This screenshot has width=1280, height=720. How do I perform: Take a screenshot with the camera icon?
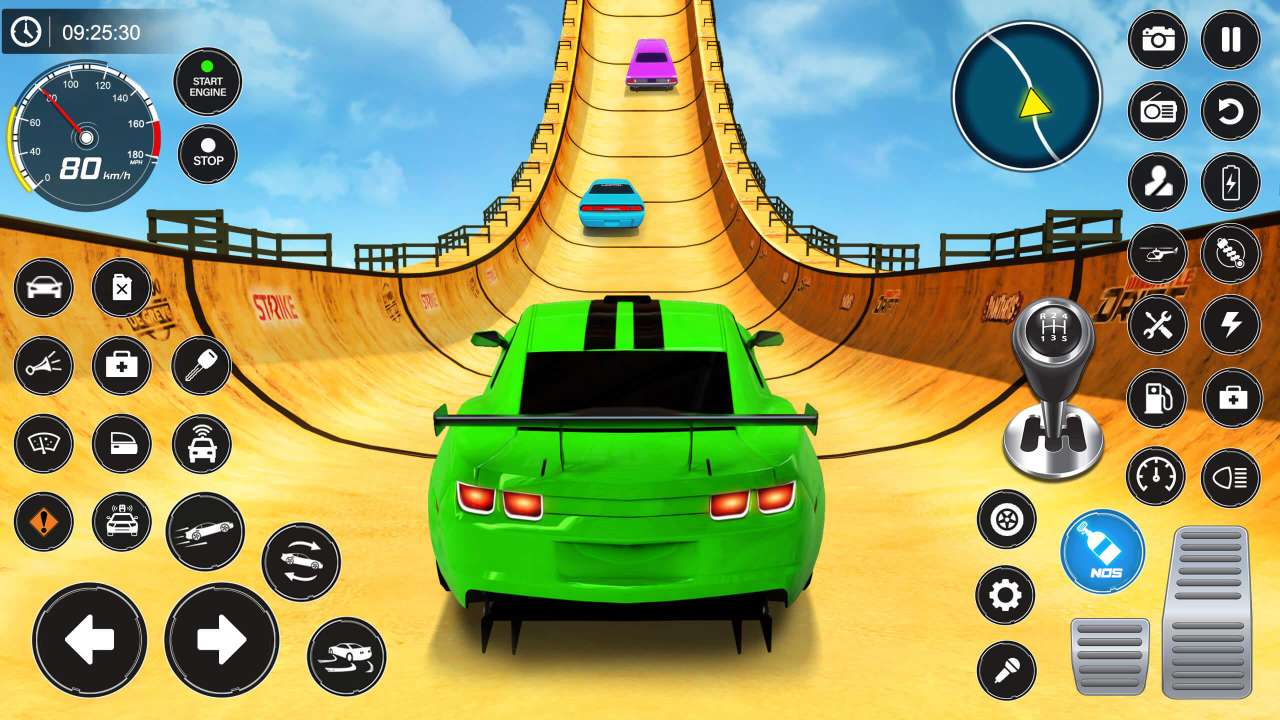click(1158, 40)
